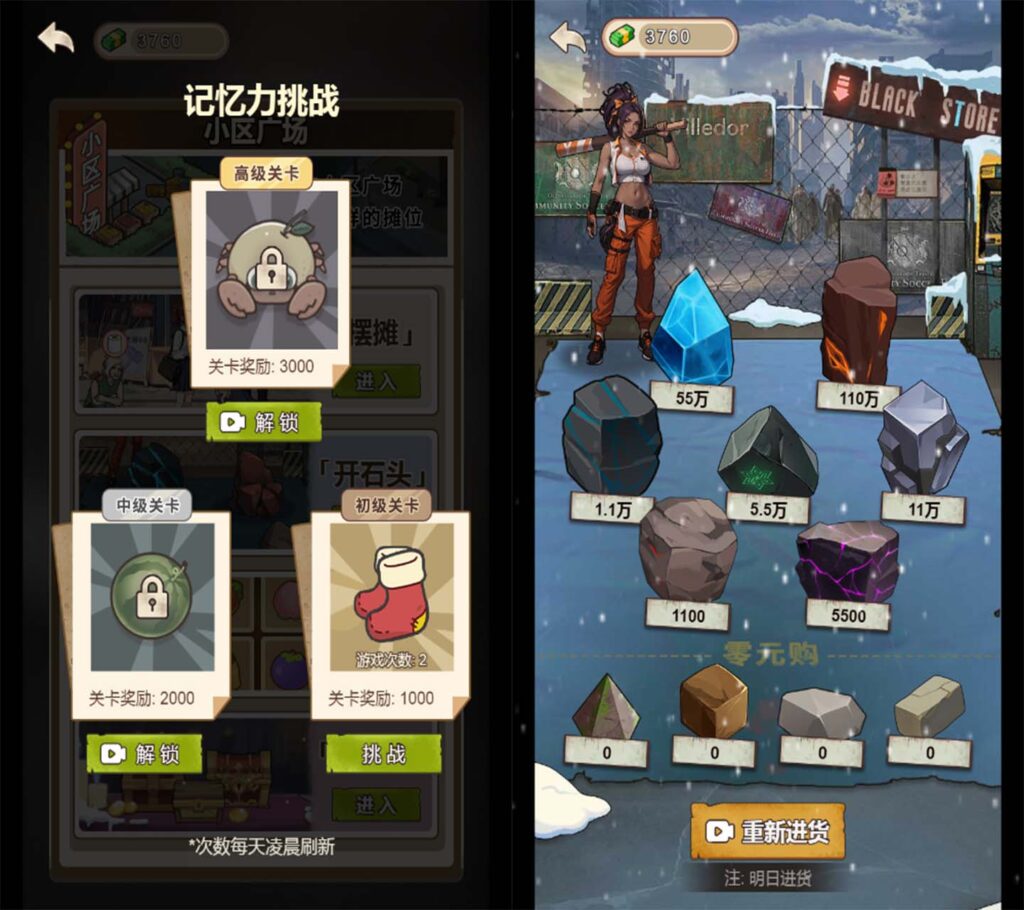Choose the dark blue-veined stone priced 1.1万
Image resolution: width=1024 pixels, height=910 pixels.
click(x=610, y=436)
